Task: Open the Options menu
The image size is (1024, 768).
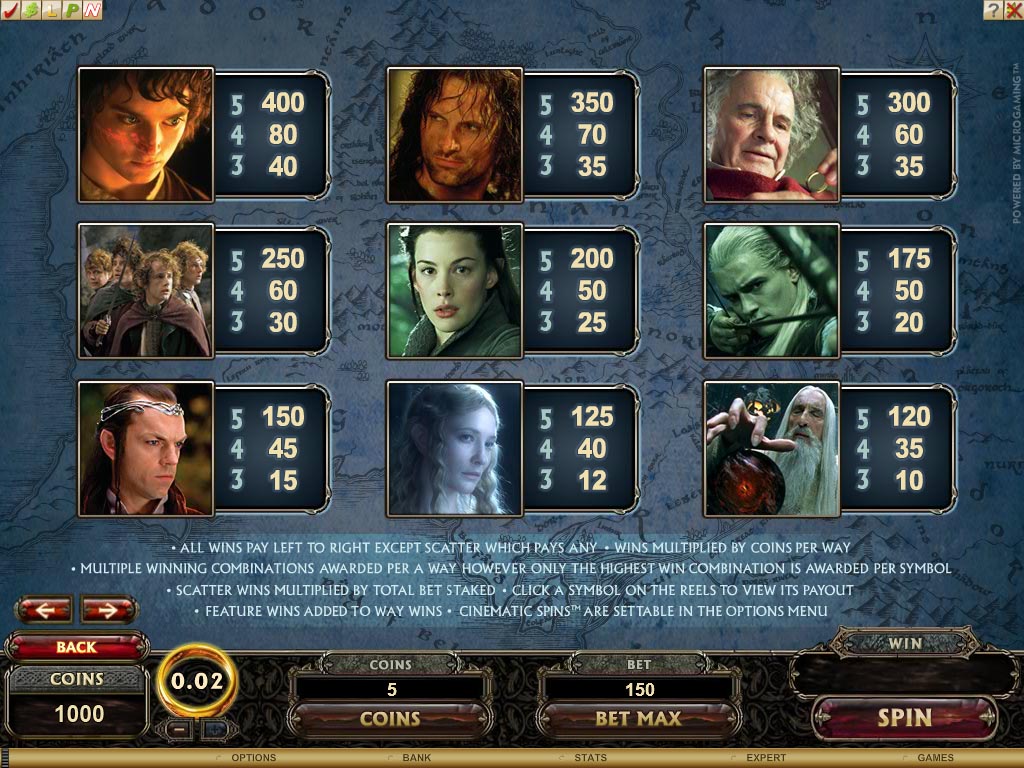Action: click(x=253, y=758)
